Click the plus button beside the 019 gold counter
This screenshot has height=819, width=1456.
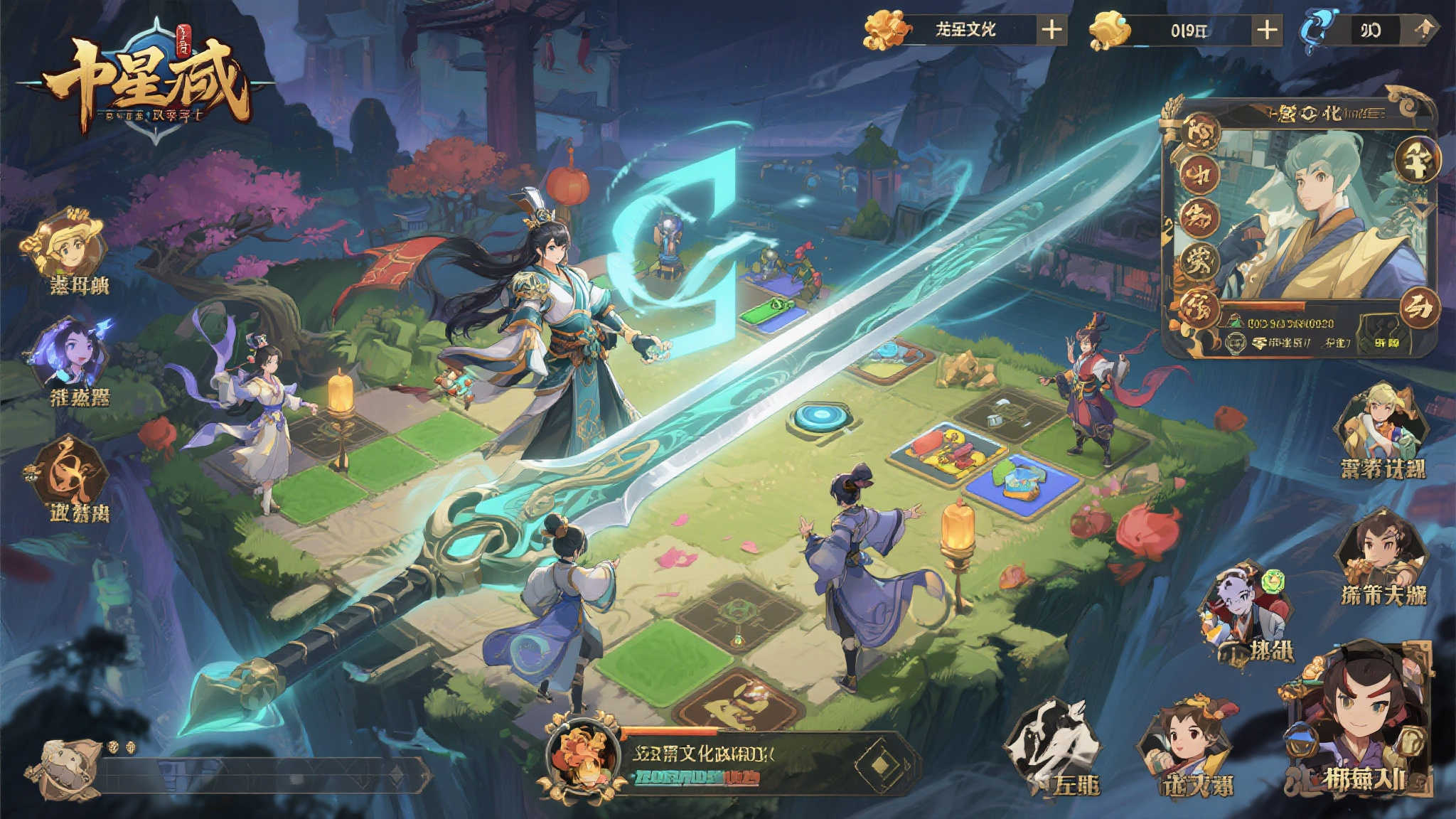point(1267,30)
